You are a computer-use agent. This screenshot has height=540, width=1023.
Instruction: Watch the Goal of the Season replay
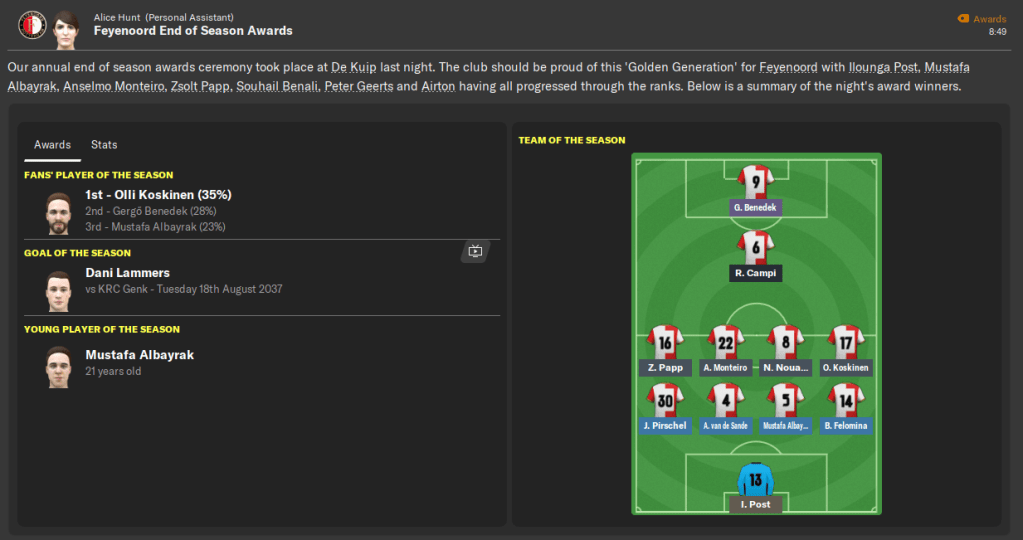click(x=475, y=252)
